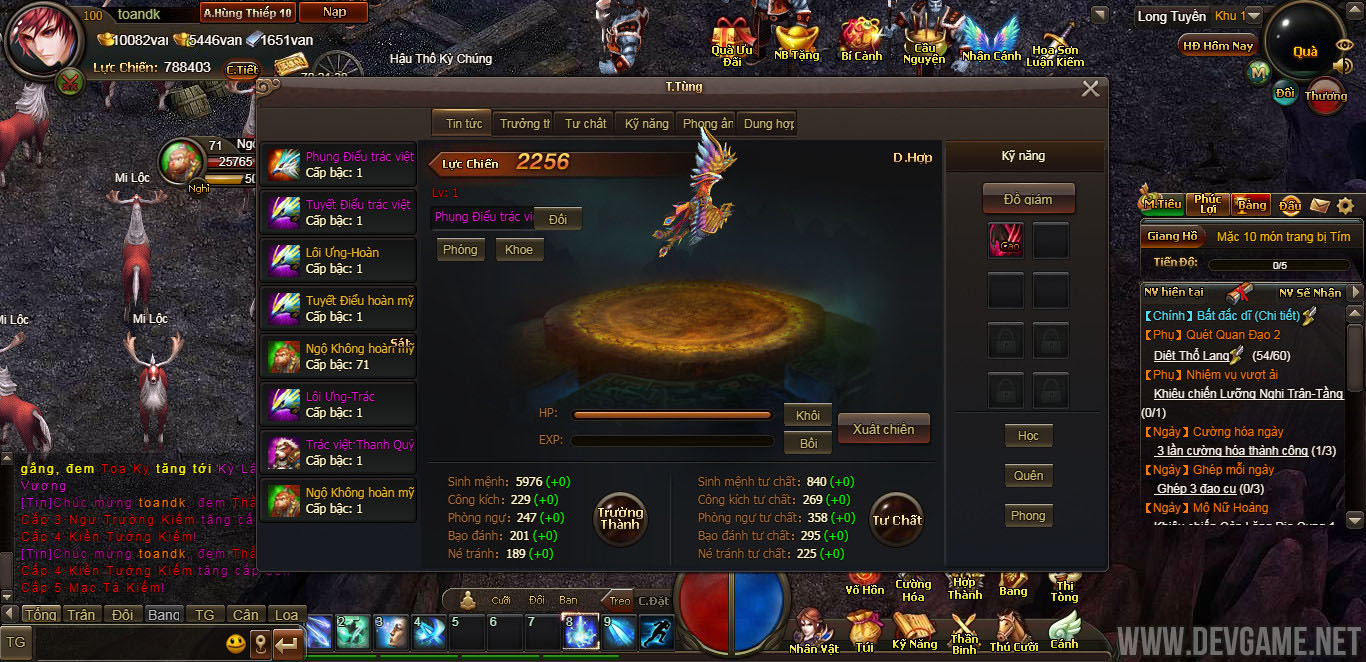
Task: Switch chat to the Bang channel
Action: (163, 614)
